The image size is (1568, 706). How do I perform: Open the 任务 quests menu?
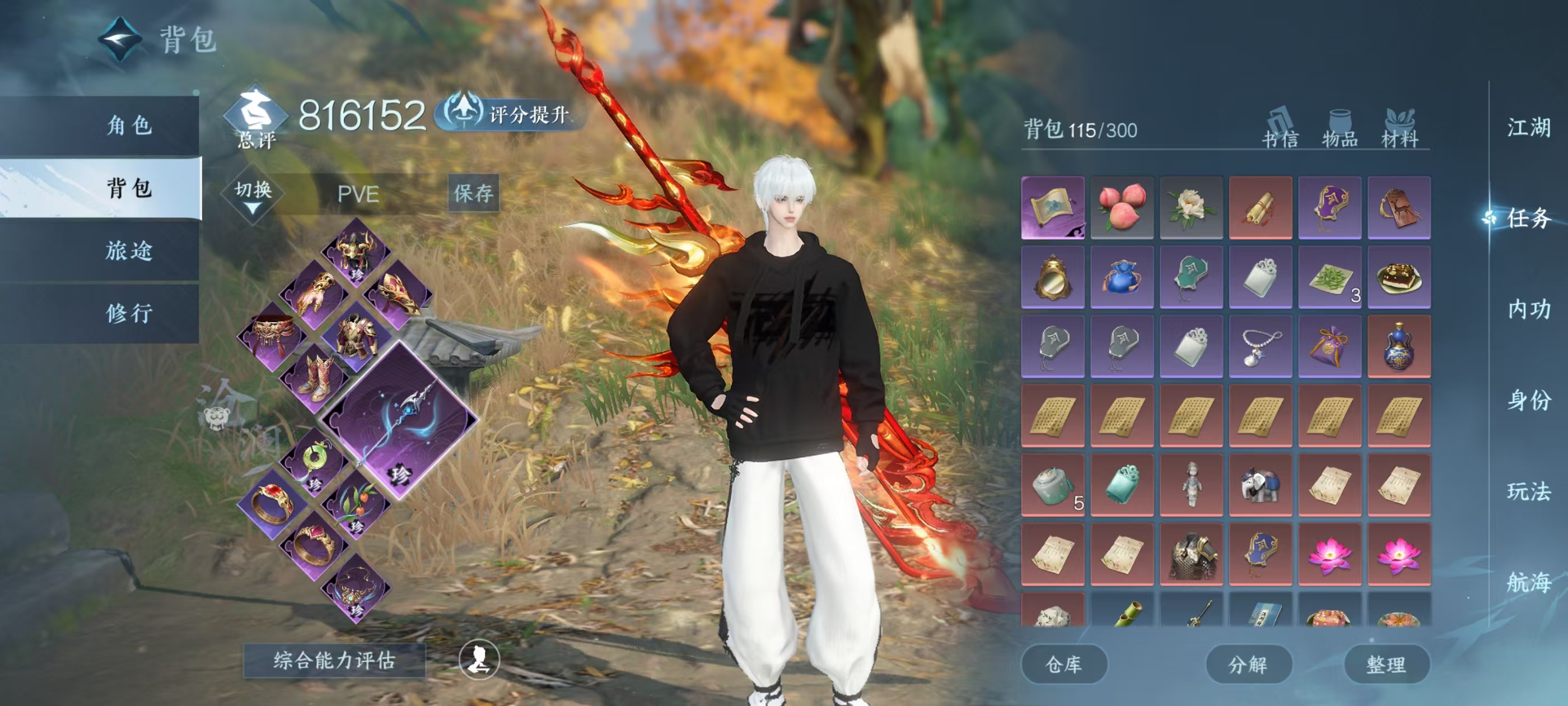pos(1528,218)
